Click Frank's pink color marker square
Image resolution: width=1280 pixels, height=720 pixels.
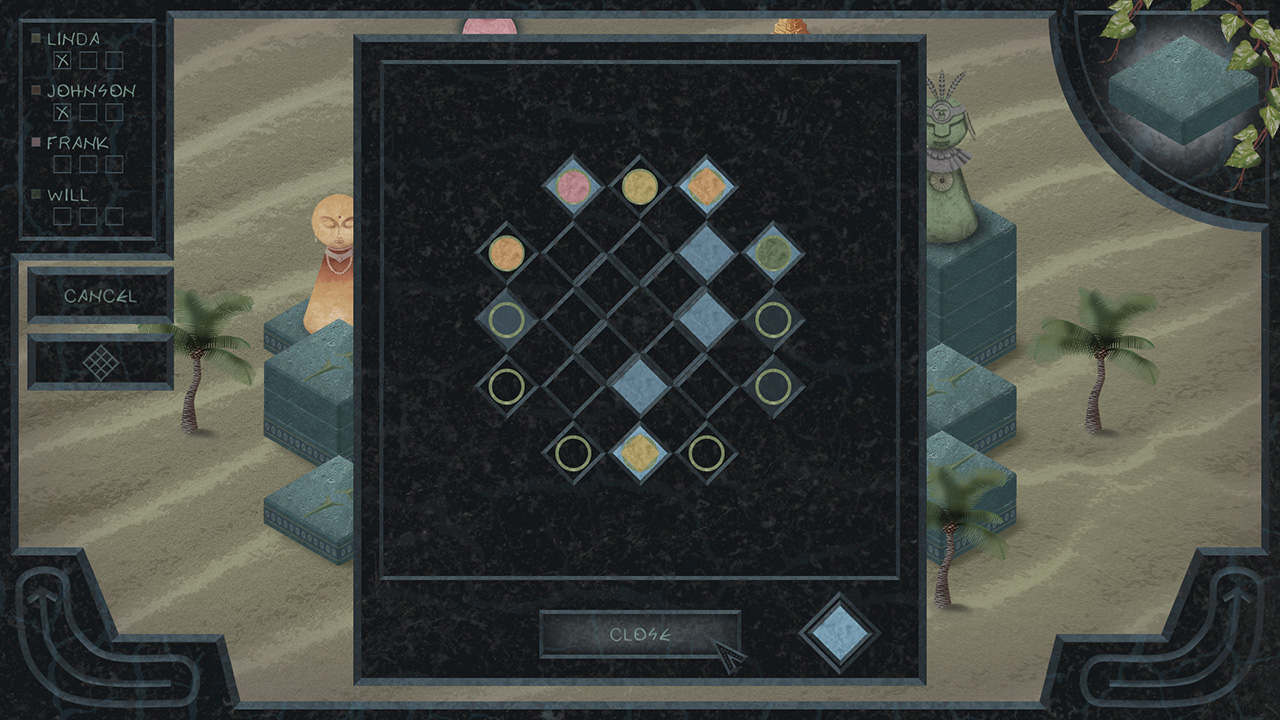coord(38,143)
